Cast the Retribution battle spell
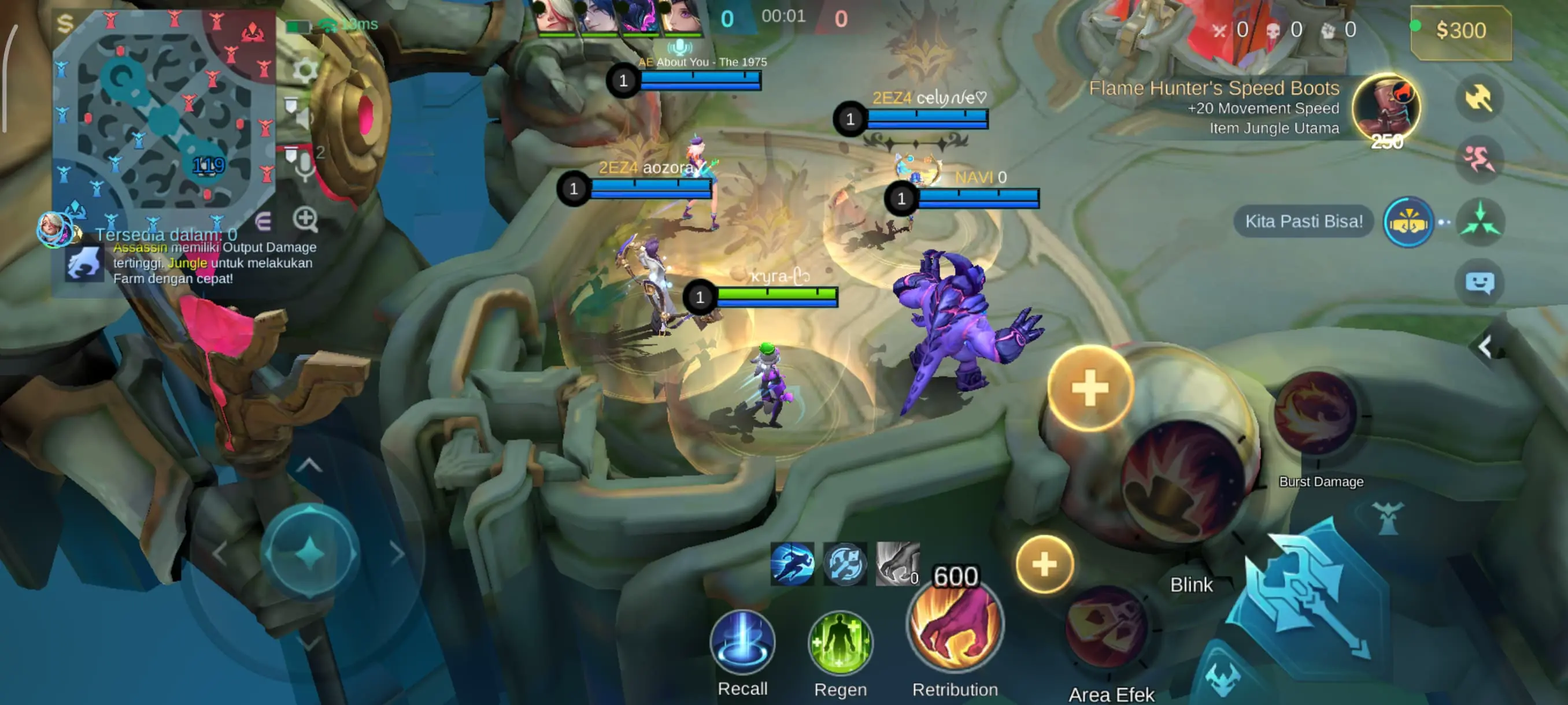The image size is (1568, 705). click(955, 626)
